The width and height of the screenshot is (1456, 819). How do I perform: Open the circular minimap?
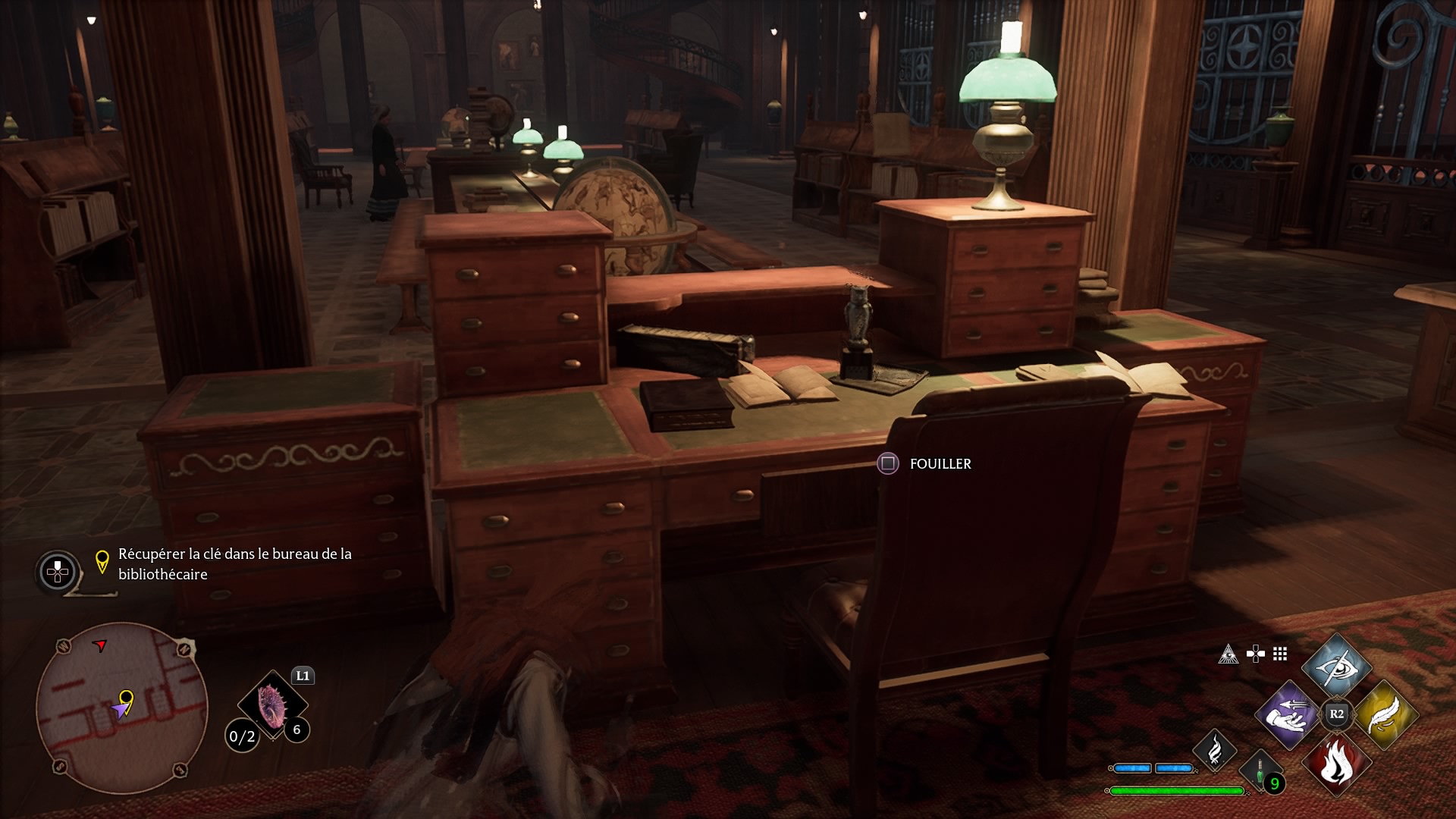click(121, 708)
